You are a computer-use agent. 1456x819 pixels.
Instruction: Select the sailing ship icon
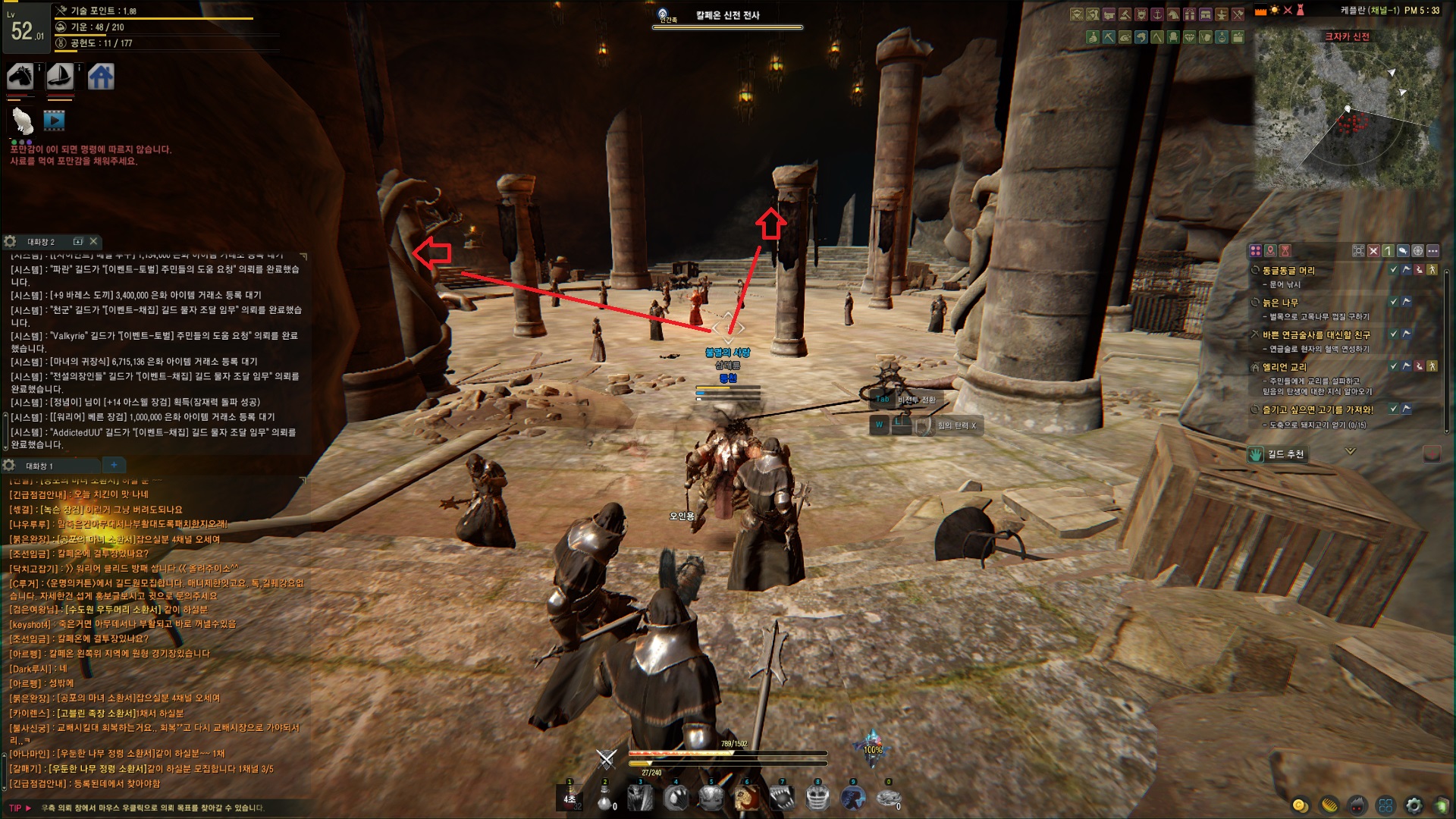pos(60,77)
